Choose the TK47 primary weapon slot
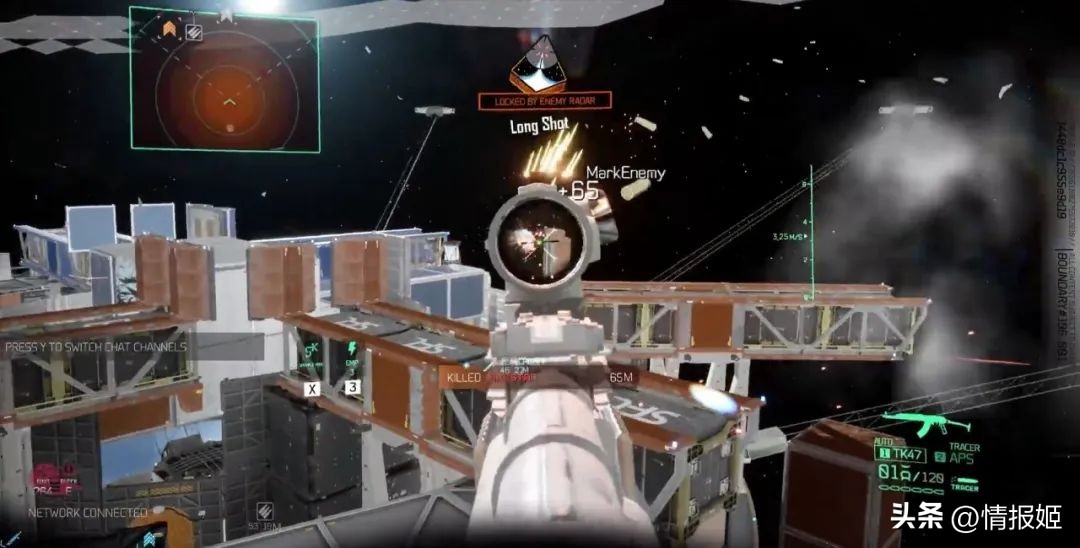Viewport: 1080px width, 548px height. point(903,454)
